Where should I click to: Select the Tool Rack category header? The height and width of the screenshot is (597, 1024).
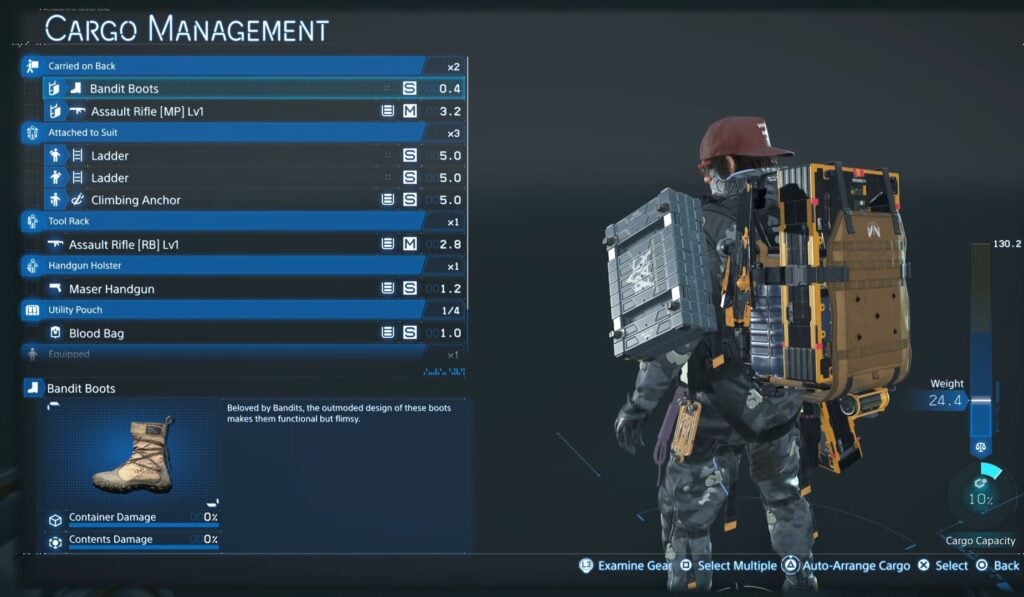point(243,222)
